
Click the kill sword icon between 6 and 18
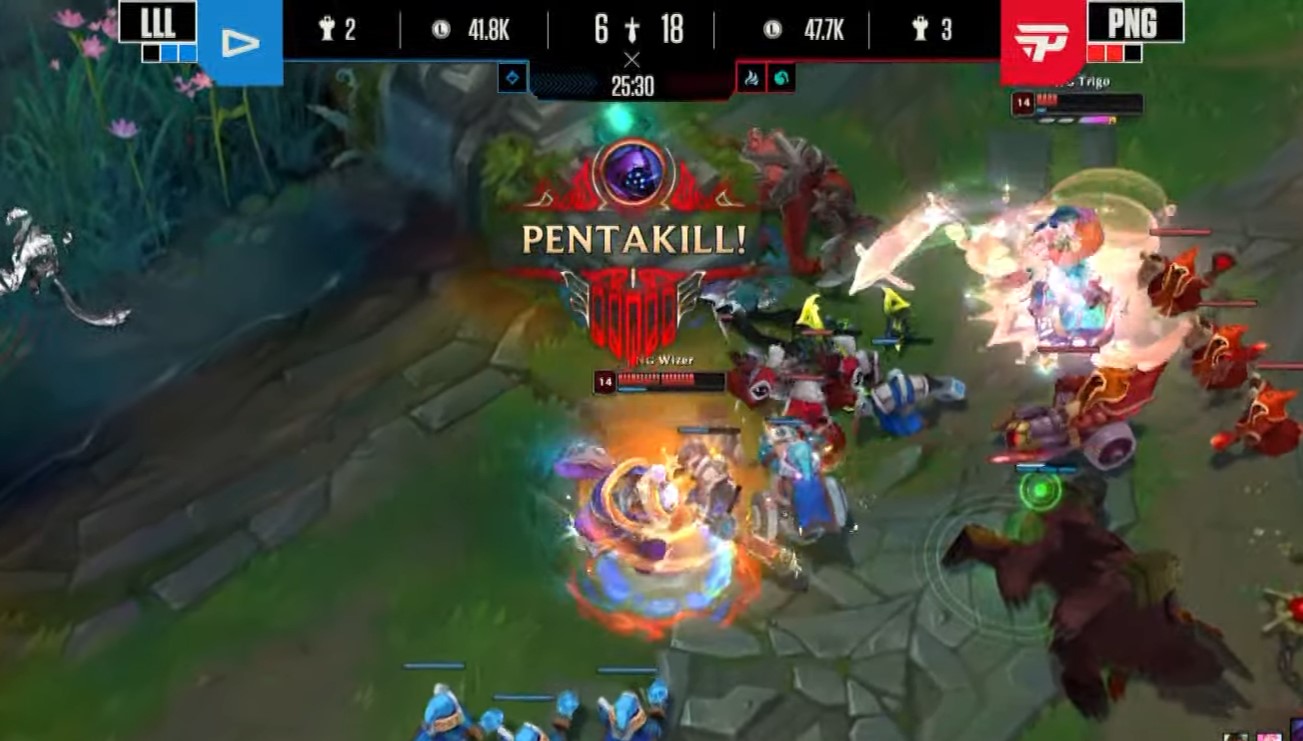632,30
